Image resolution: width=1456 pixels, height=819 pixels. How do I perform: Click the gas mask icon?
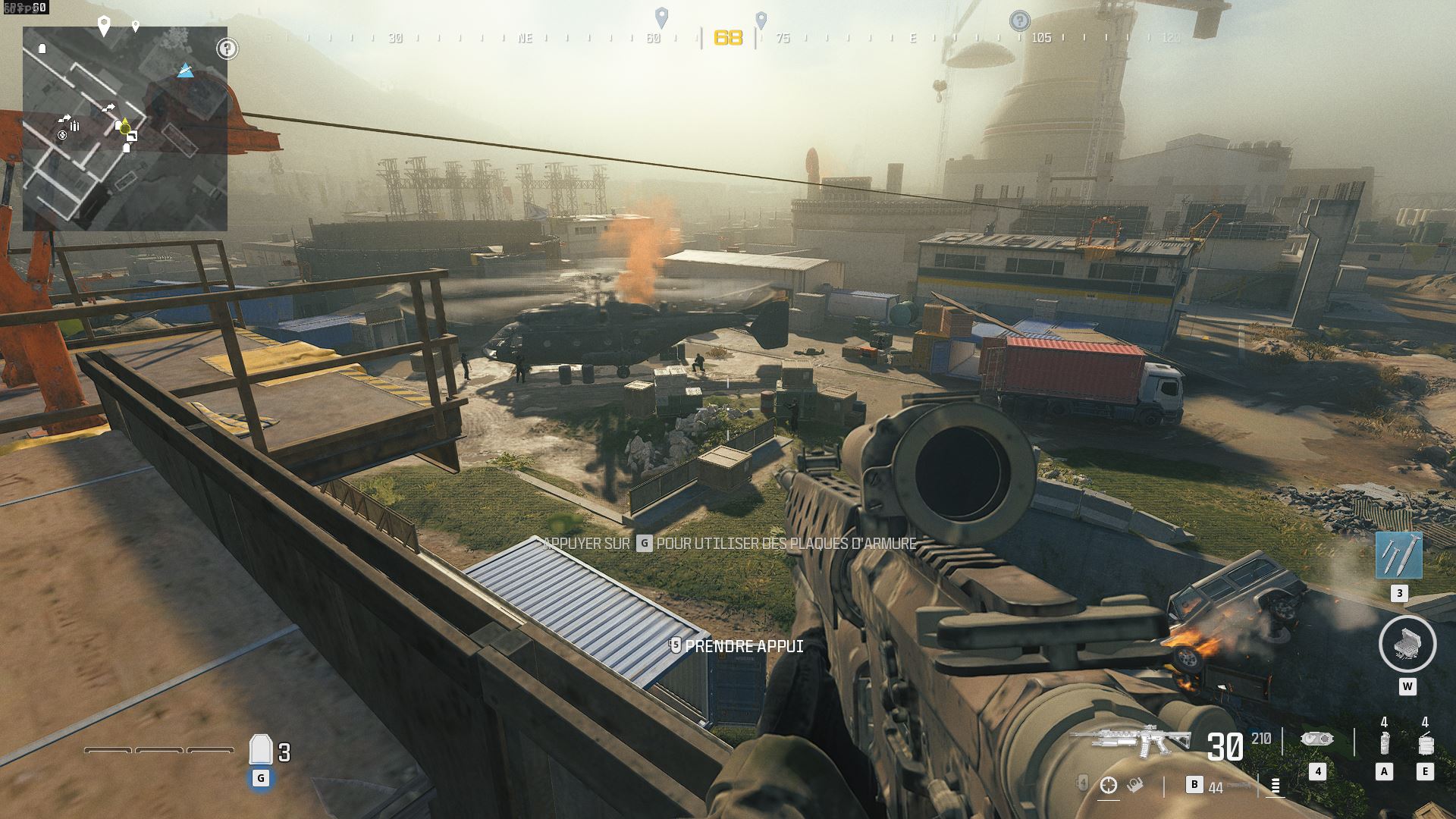(x=1316, y=739)
